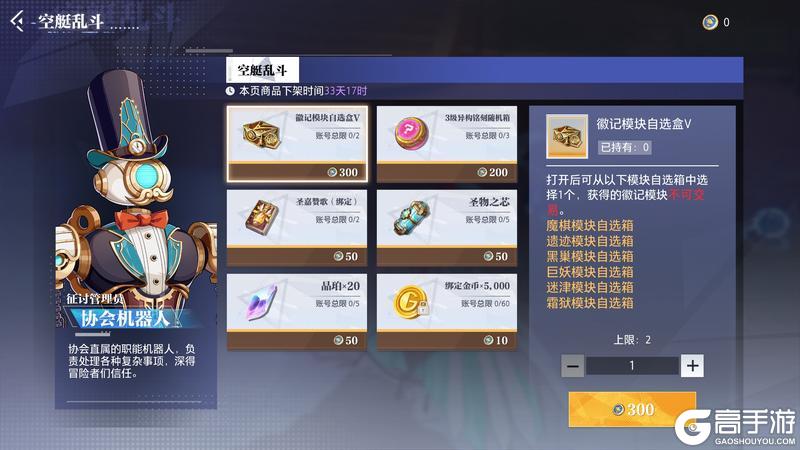Viewport: 800px width, 450px height.
Task: Select the 晶珀×20 shop item
Action: (297, 311)
